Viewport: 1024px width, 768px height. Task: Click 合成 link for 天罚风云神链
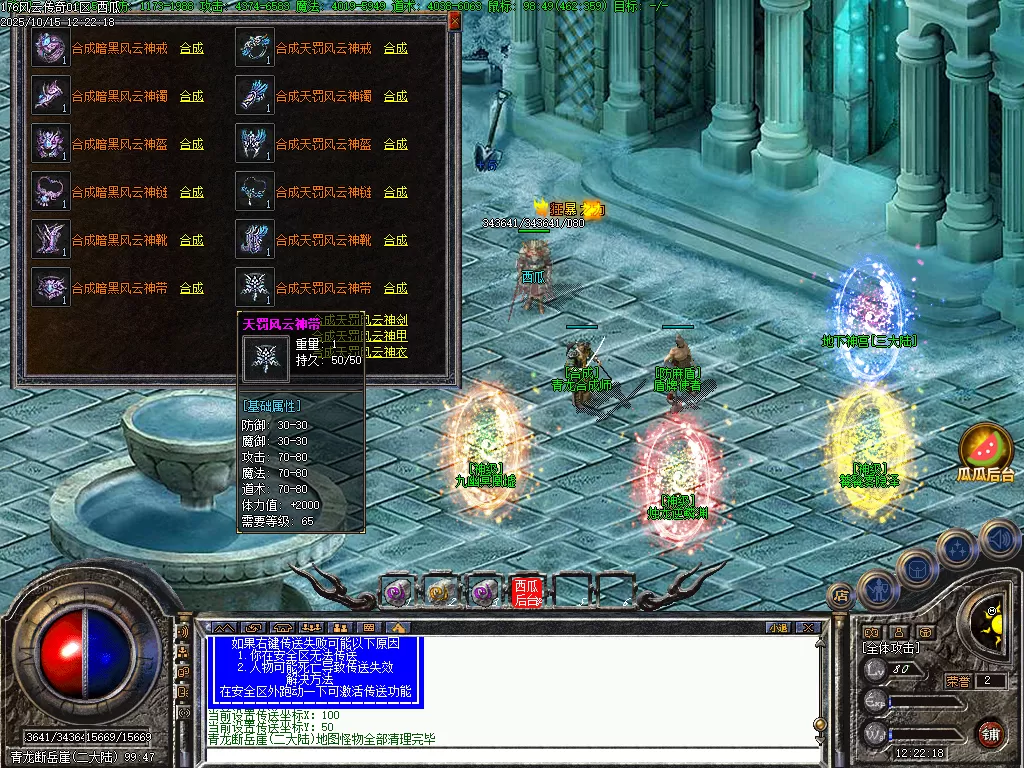tap(395, 192)
